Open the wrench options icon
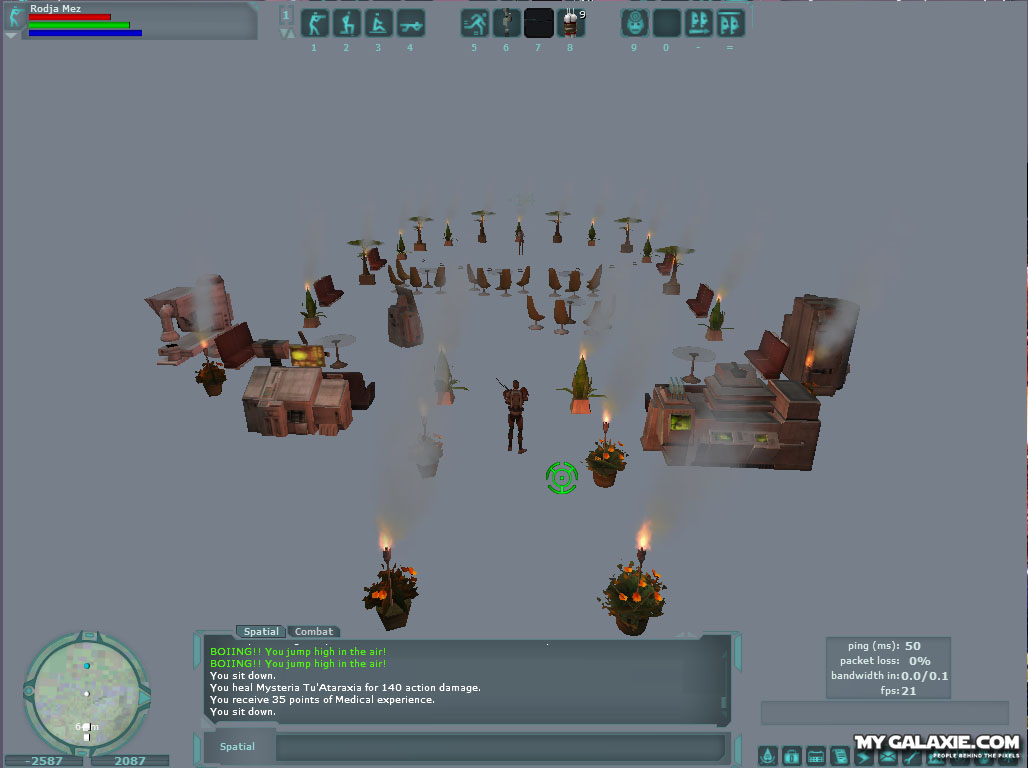 (912, 756)
